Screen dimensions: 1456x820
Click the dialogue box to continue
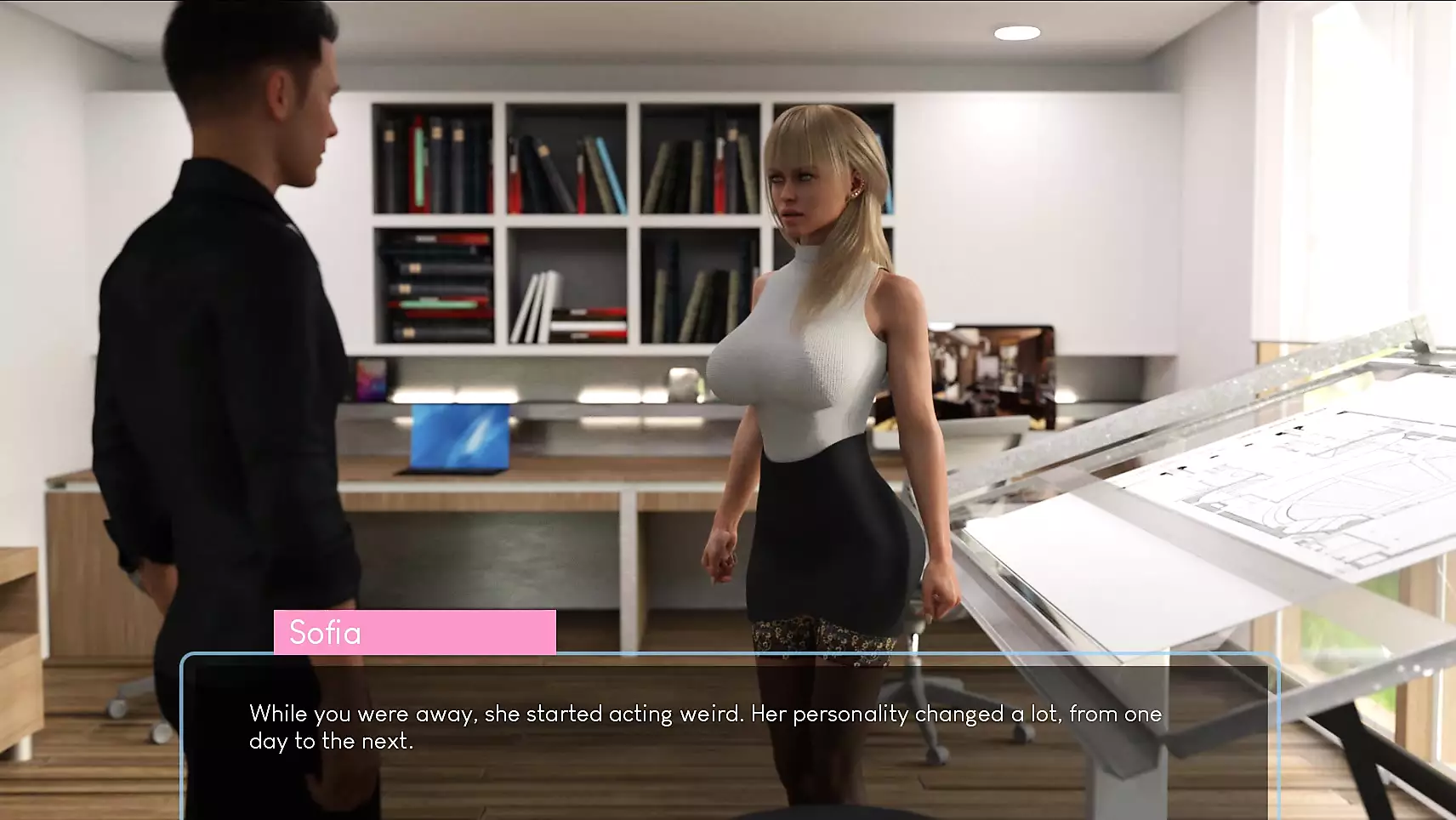click(x=728, y=732)
